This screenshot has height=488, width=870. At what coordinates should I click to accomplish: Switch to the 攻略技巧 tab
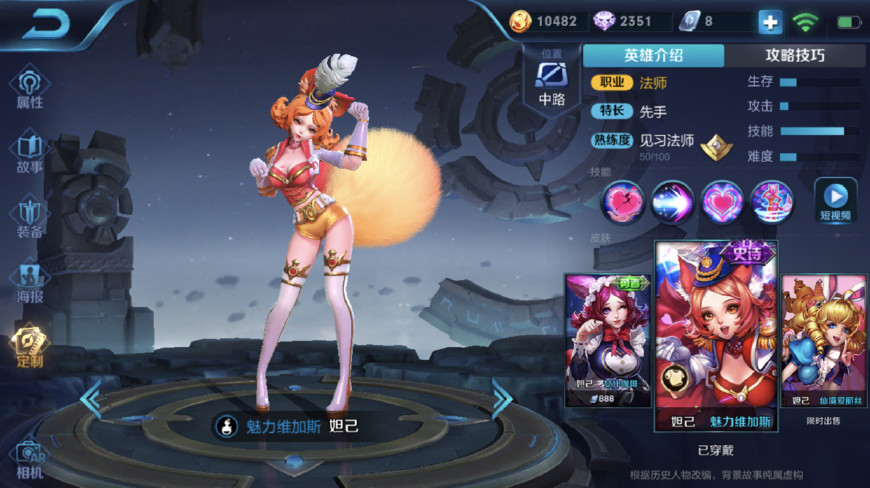[794, 56]
